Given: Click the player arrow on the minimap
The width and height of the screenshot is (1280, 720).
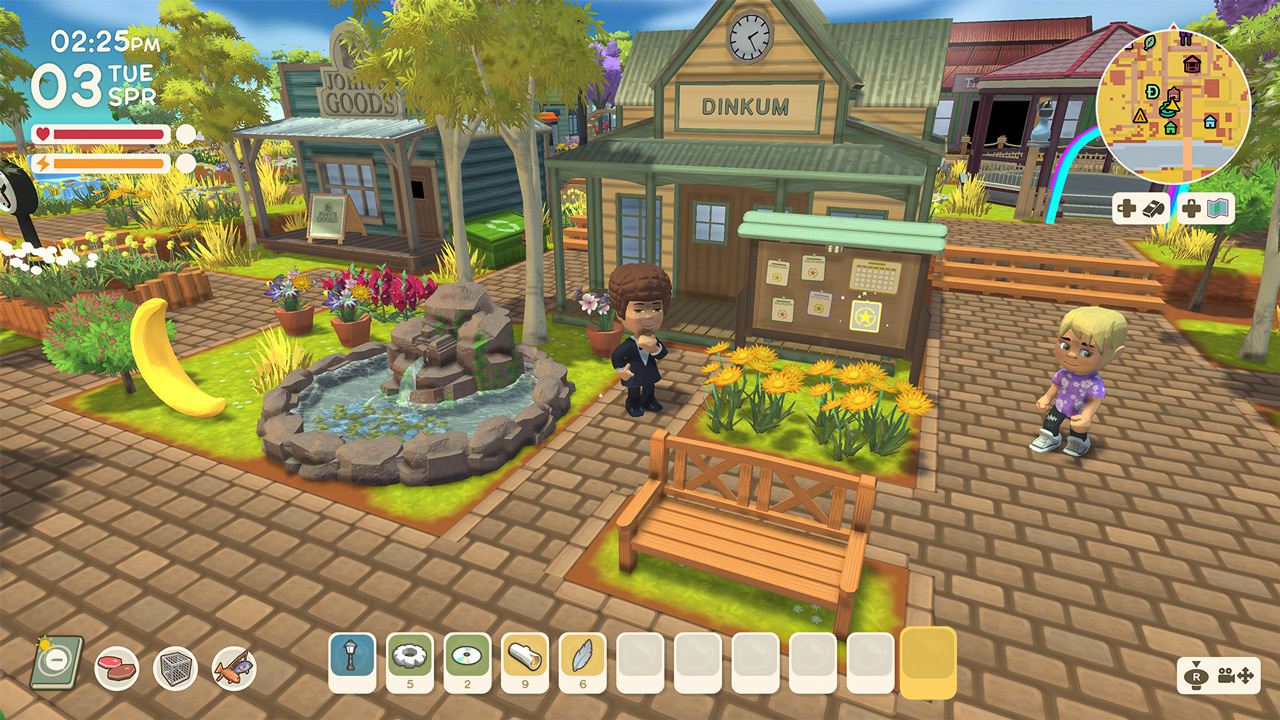Looking at the screenshot, I should [x=1173, y=107].
